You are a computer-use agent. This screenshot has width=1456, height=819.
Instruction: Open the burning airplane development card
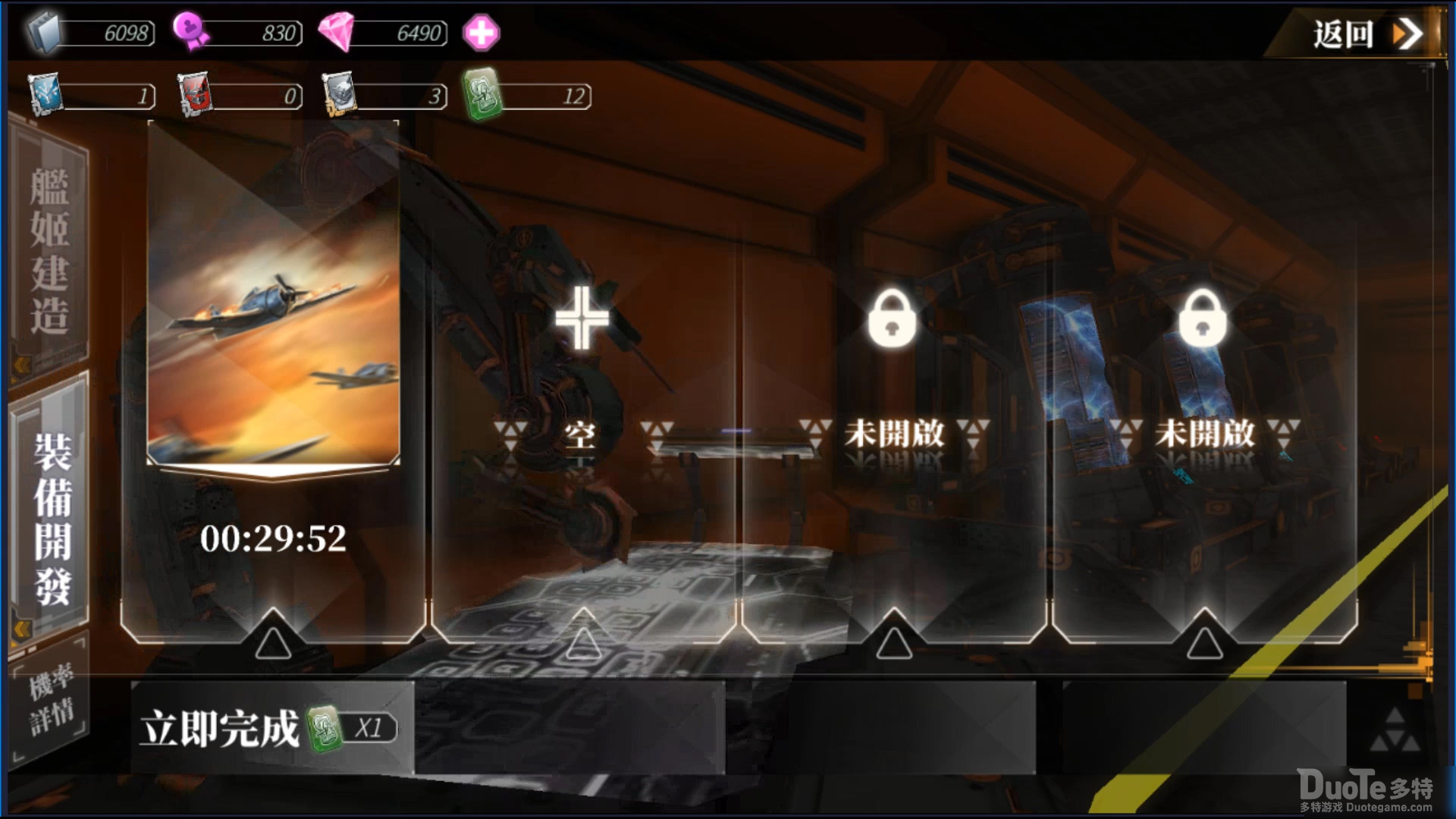click(273, 296)
